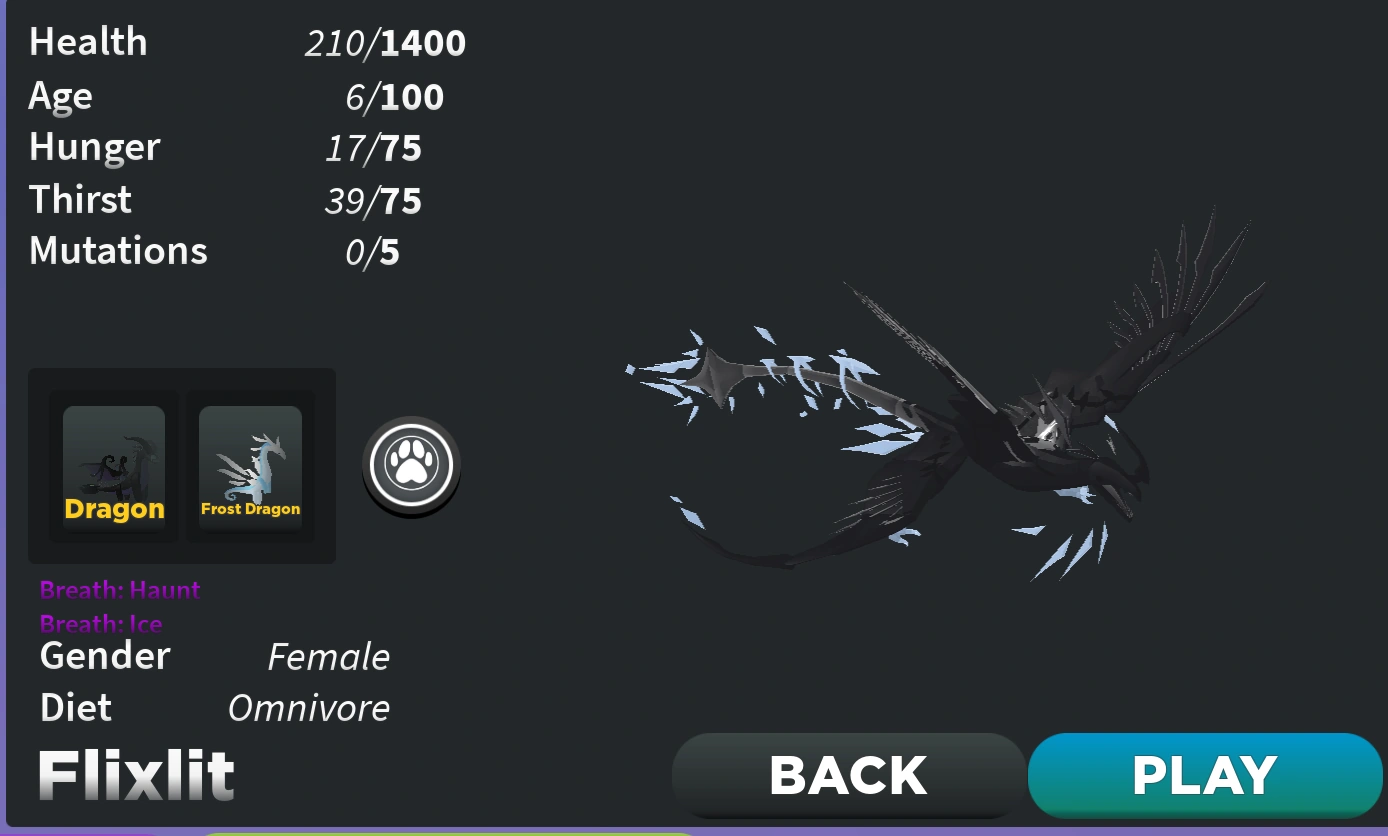Click the Frost Dragon card's name text
This screenshot has height=836, width=1388.
click(x=249, y=508)
